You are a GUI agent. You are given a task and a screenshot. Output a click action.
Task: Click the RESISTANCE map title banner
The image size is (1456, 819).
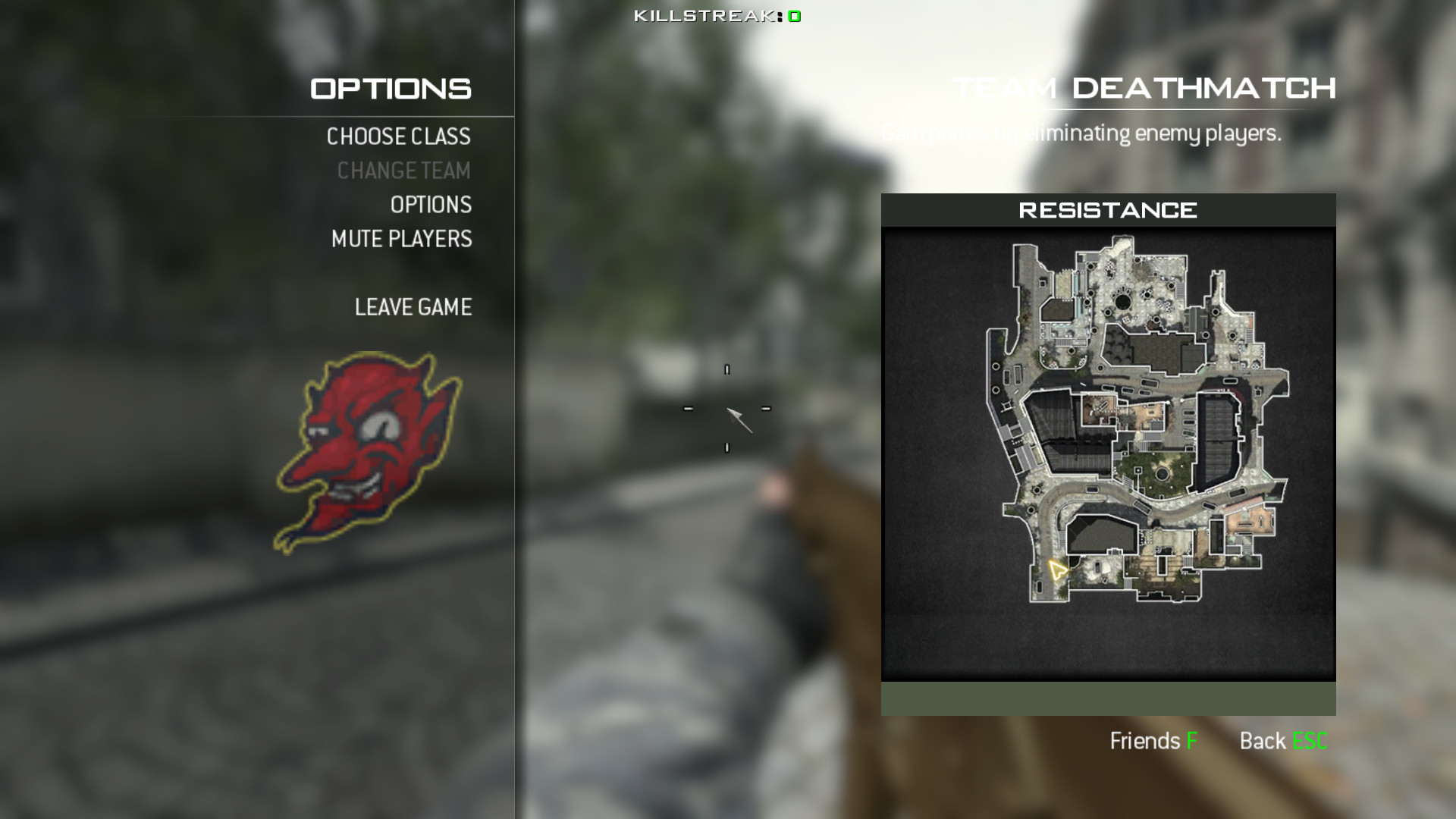click(x=1109, y=210)
